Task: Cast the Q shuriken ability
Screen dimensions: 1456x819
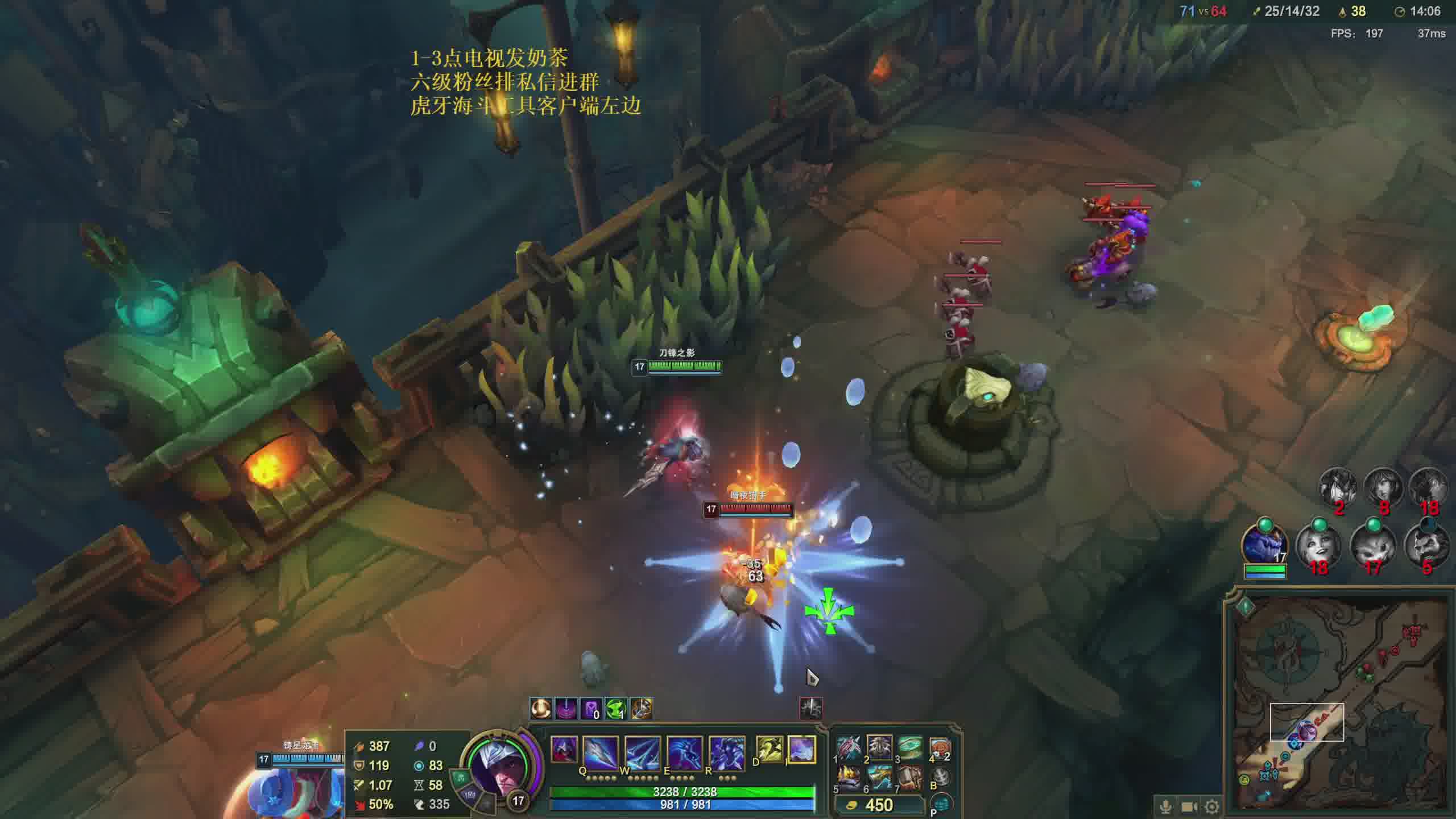Action: 600,753
